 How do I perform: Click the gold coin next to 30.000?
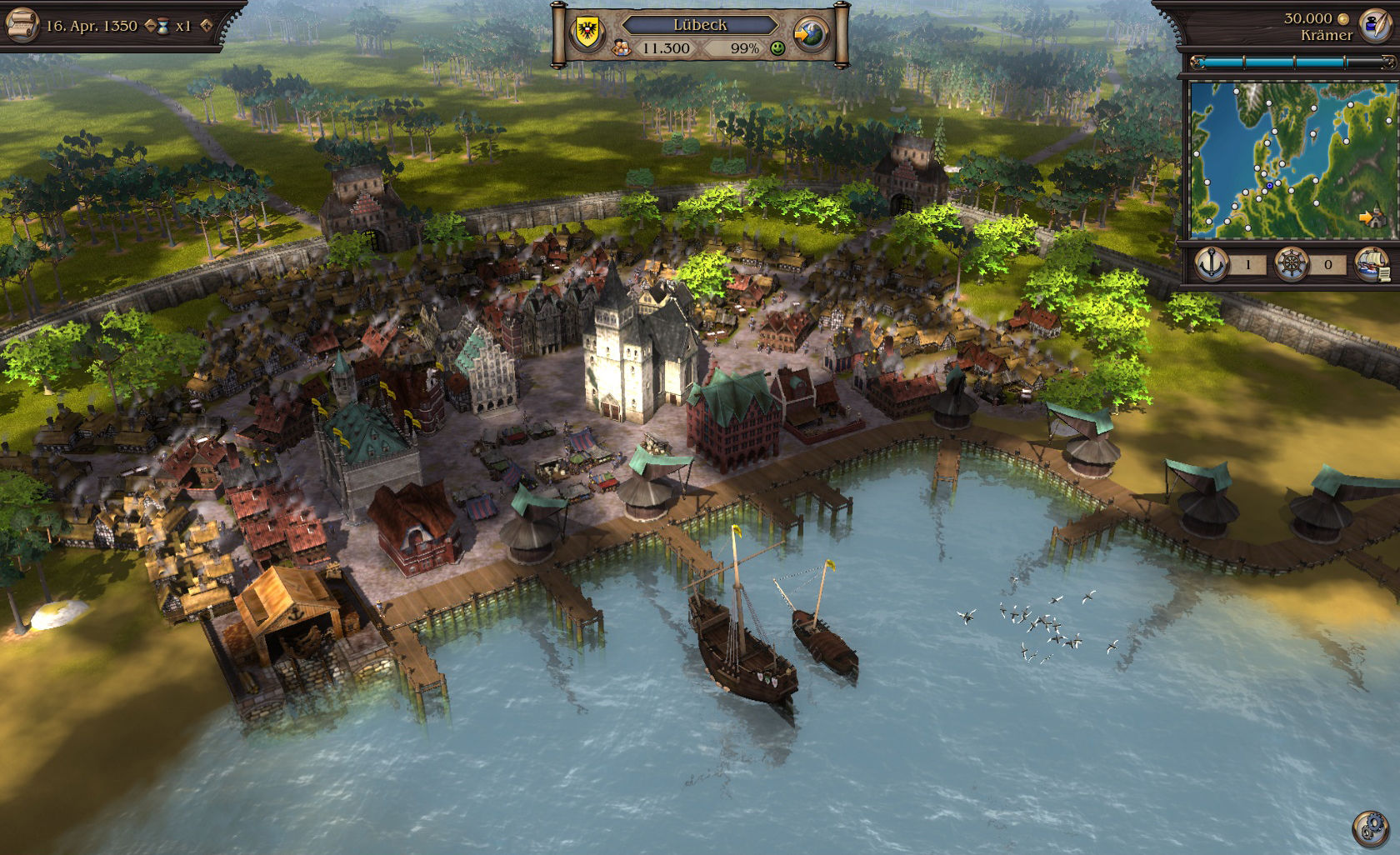[x=1342, y=18]
